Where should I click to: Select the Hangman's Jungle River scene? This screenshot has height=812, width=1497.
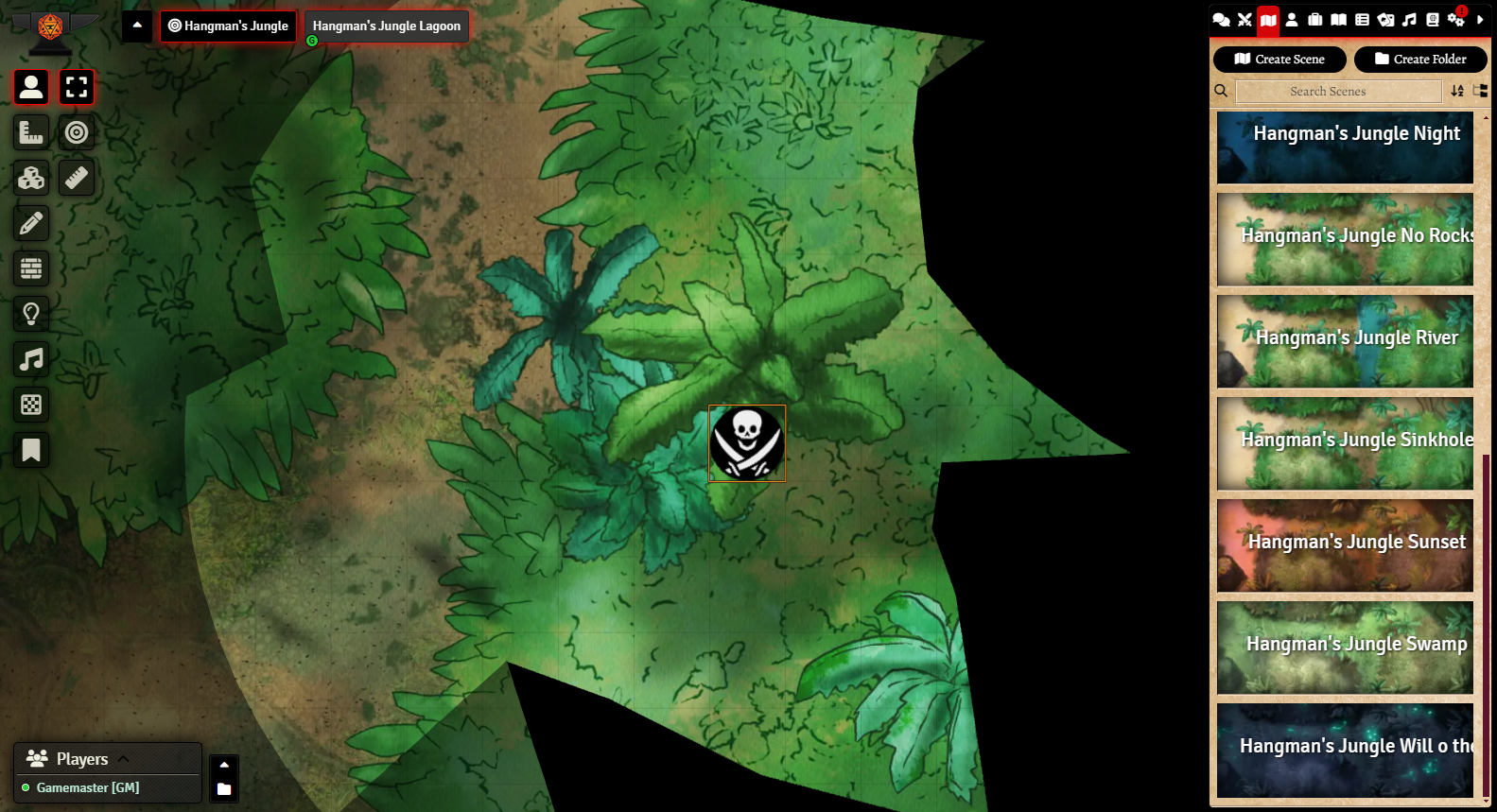pos(1344,341)
